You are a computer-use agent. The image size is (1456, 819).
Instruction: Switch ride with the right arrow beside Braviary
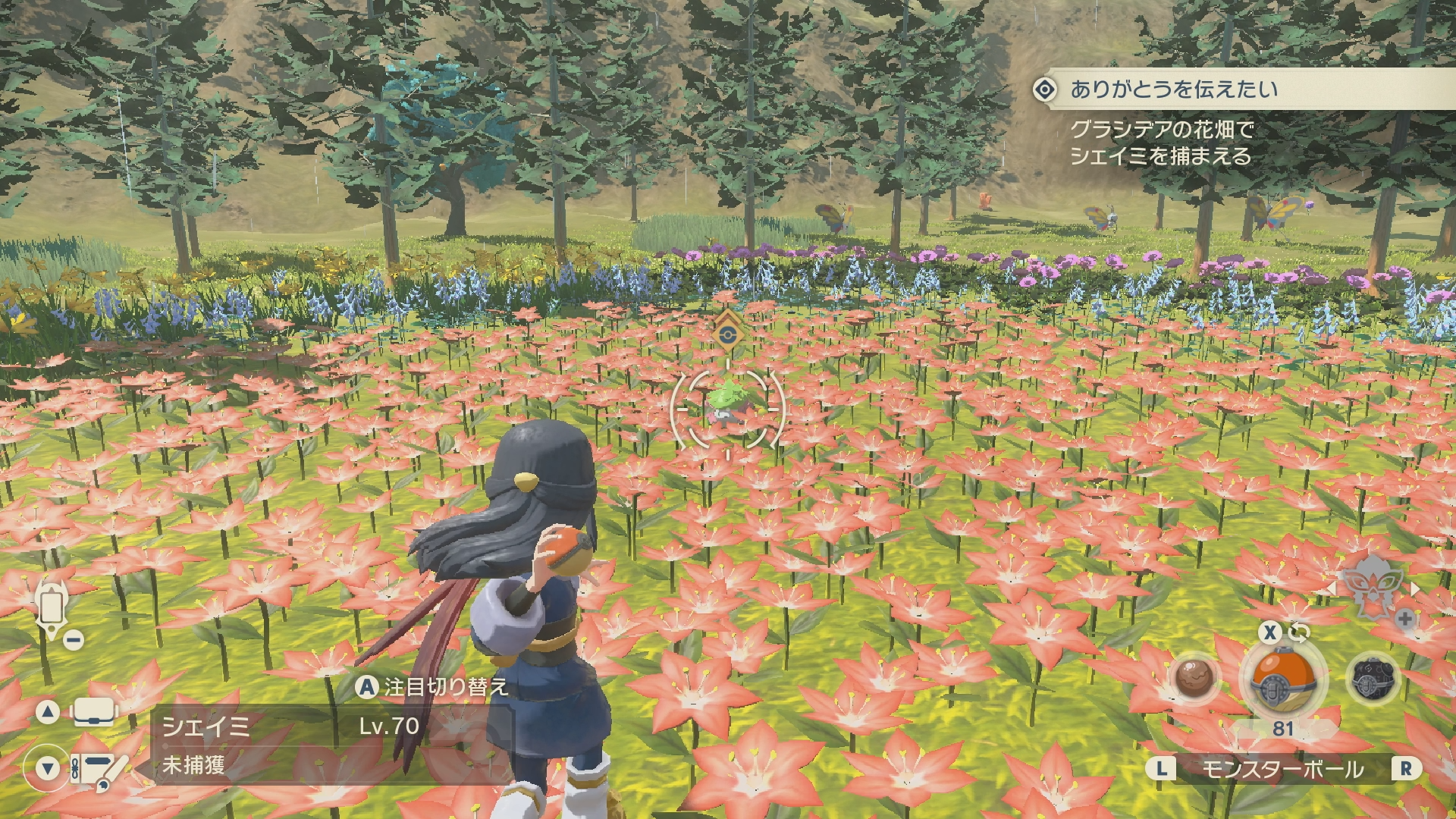click(1415, 589)
